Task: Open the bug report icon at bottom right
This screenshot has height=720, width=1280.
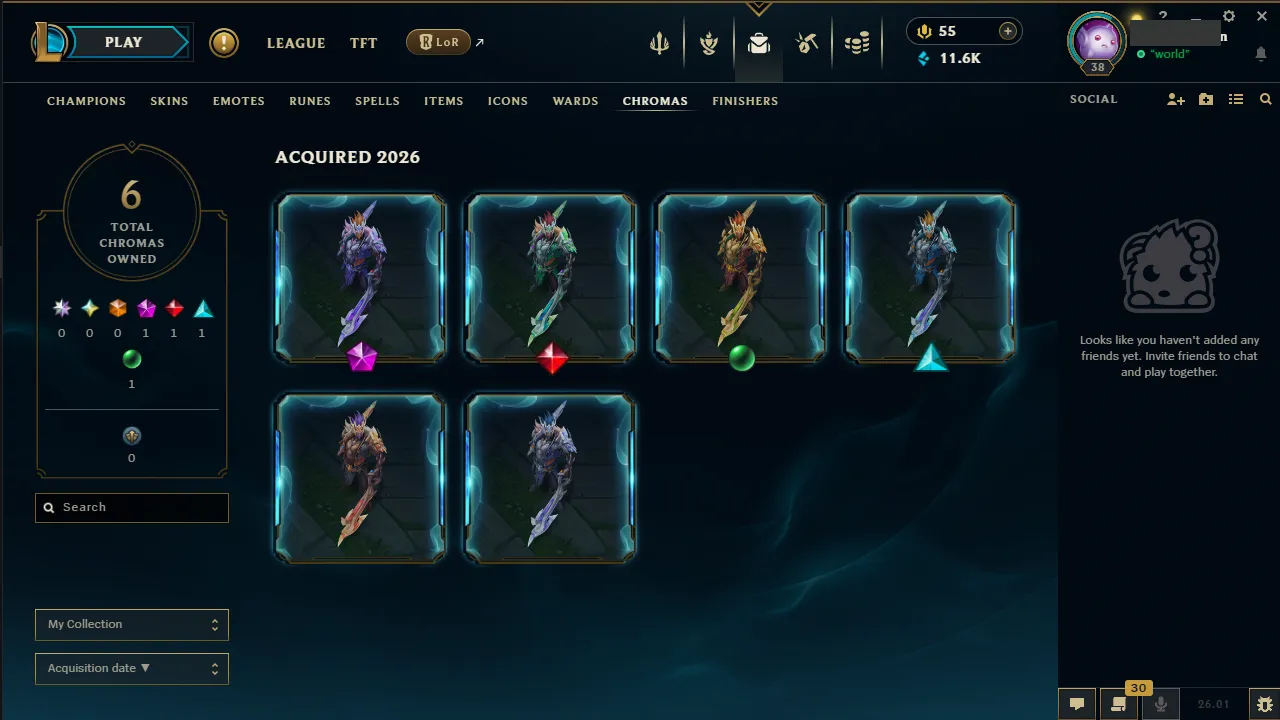Action: 1264,703
